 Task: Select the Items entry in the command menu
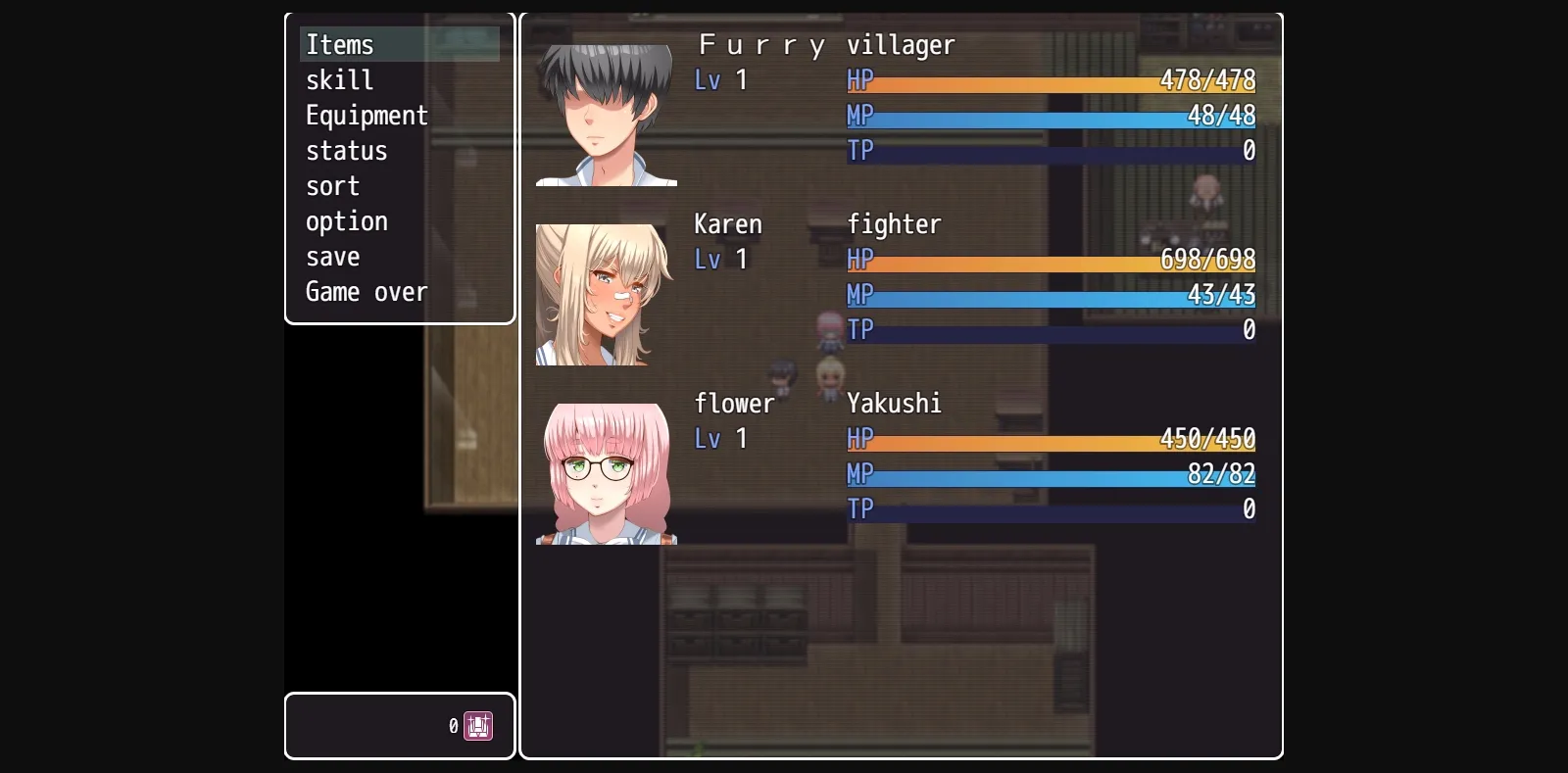pos(339,44)
